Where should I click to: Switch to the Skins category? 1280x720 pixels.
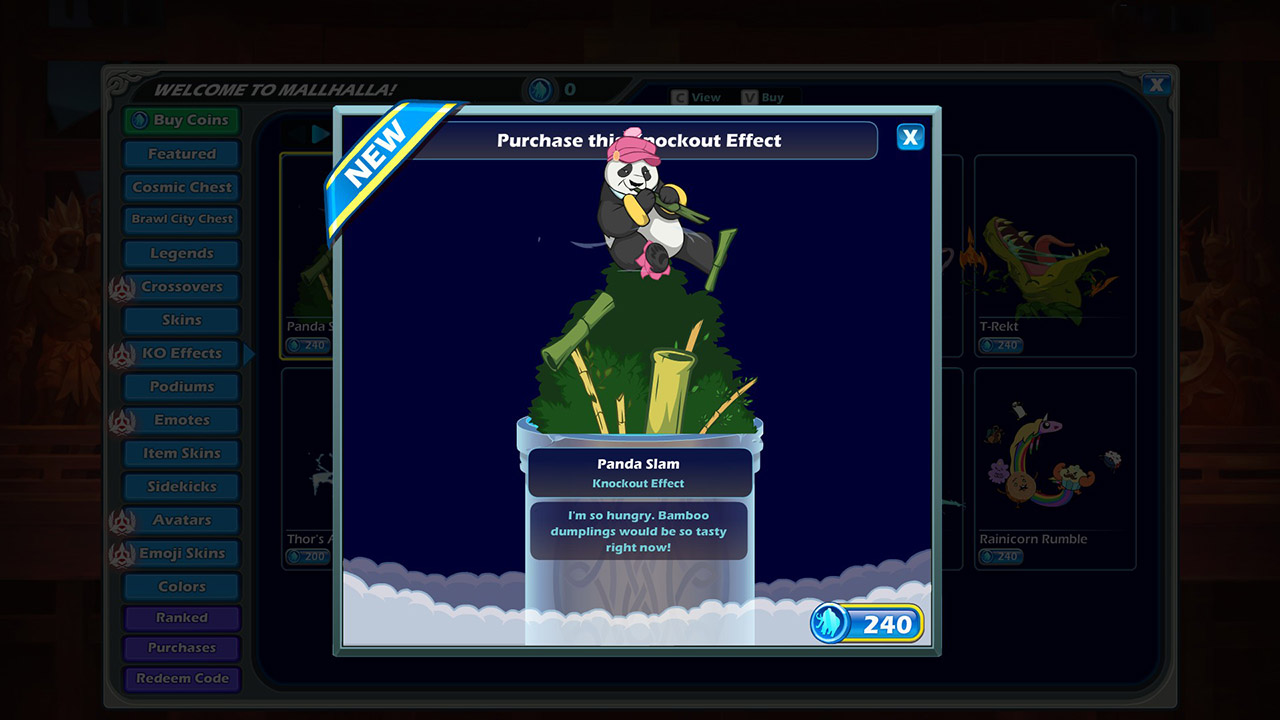(x=181, y=320)
